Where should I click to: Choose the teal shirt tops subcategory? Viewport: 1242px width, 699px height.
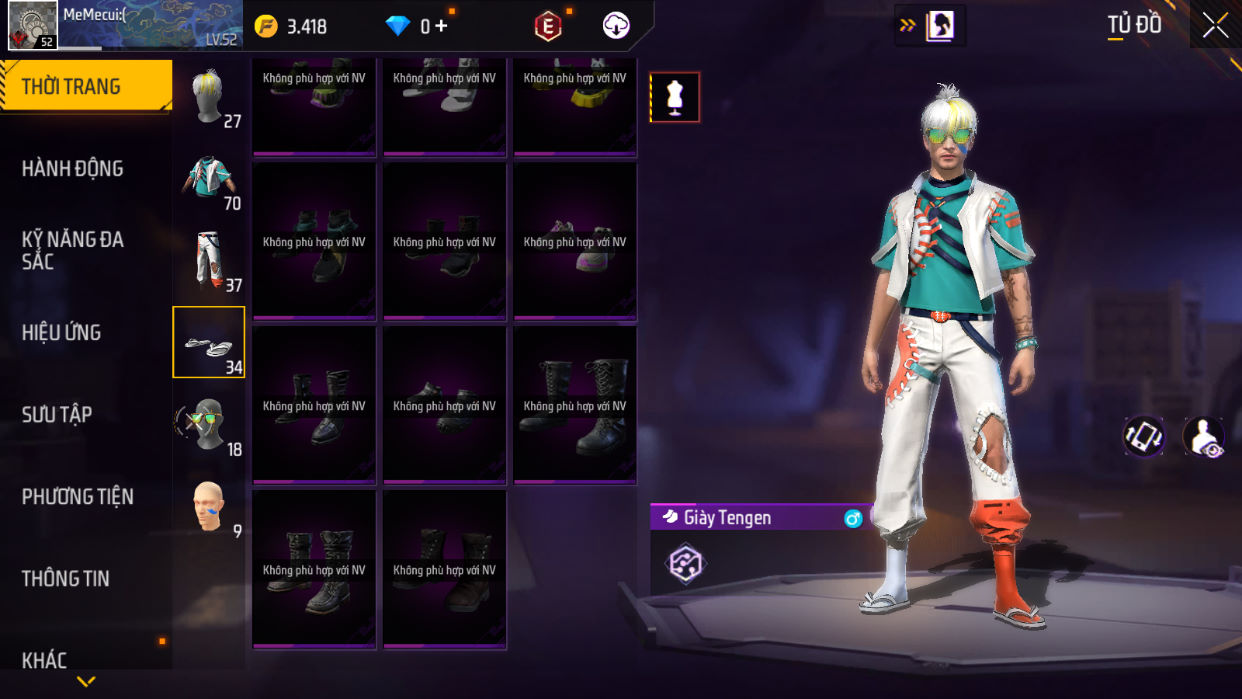click(x=209, y=179)
